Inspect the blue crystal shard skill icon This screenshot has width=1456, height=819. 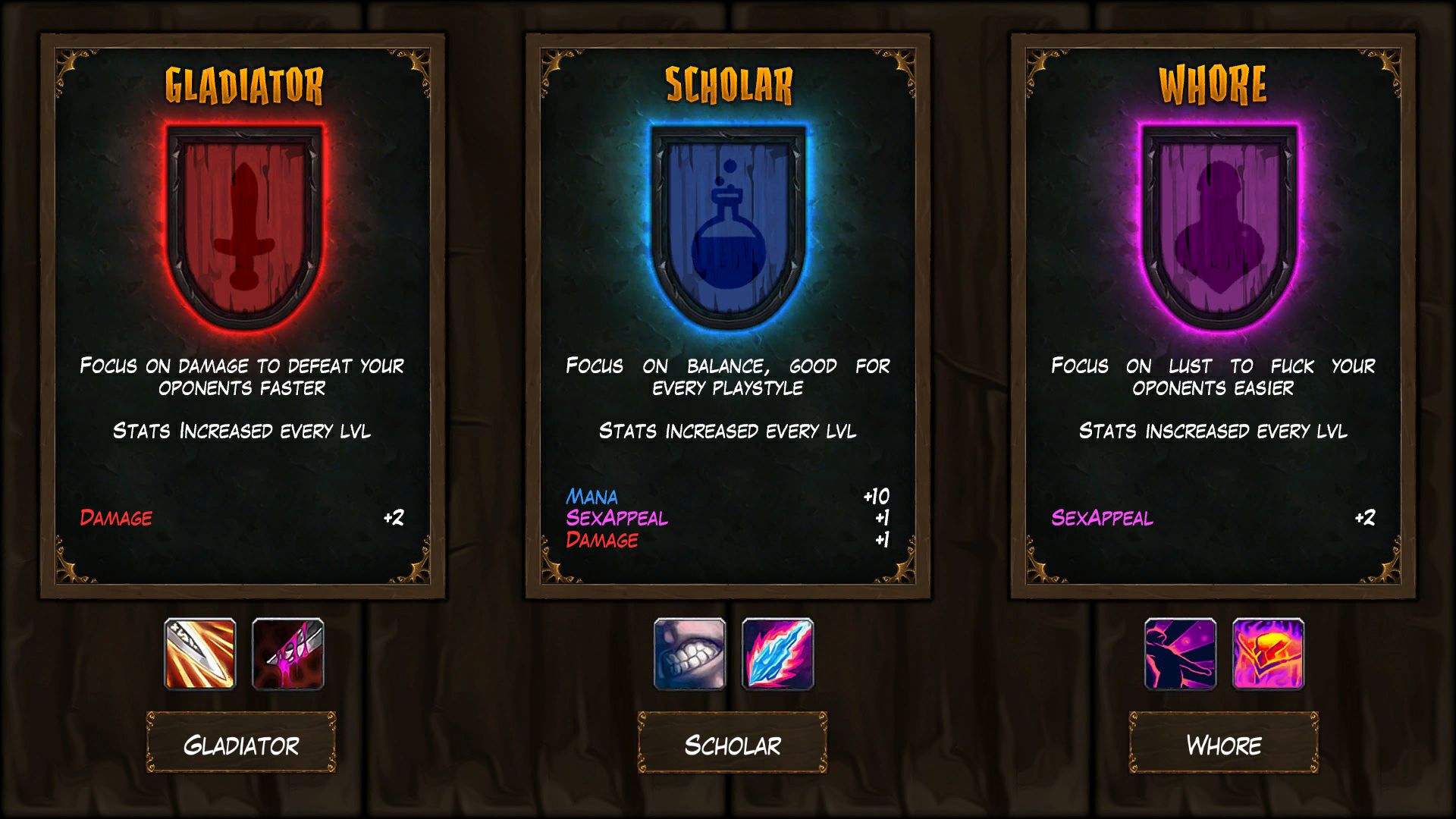pyautogui.click(x=777, y=654)
